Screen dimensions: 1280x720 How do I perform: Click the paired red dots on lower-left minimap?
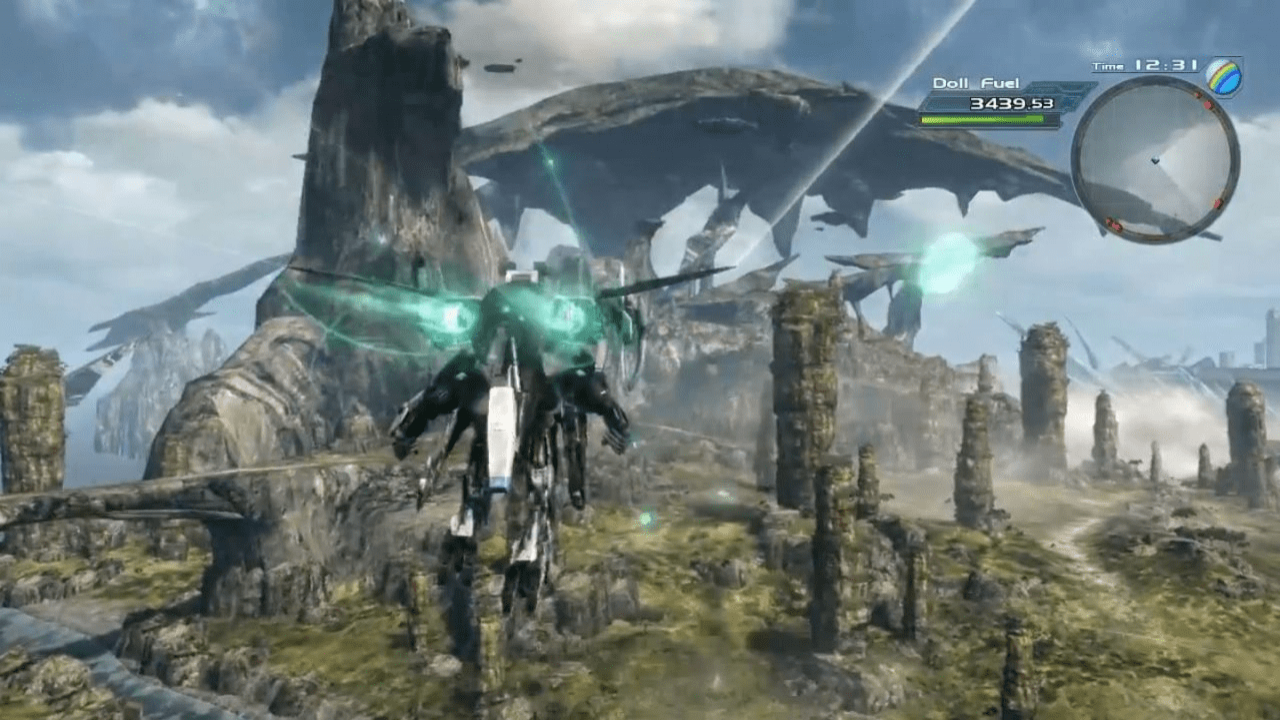(x=1113, y=224)
